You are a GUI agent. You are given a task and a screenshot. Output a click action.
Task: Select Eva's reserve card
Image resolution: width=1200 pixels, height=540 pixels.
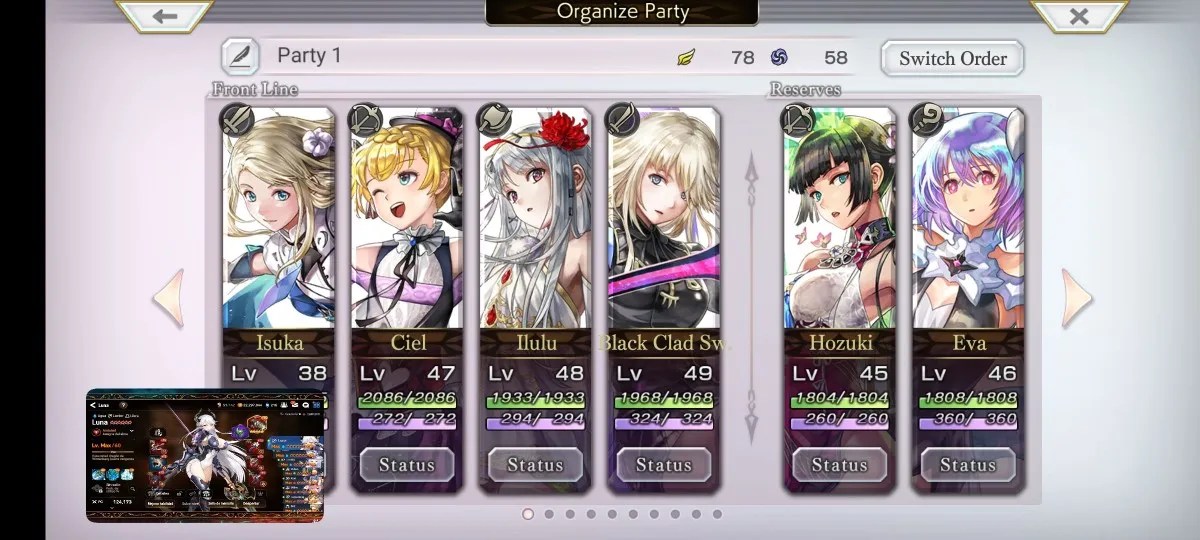(x=968, y=230)
